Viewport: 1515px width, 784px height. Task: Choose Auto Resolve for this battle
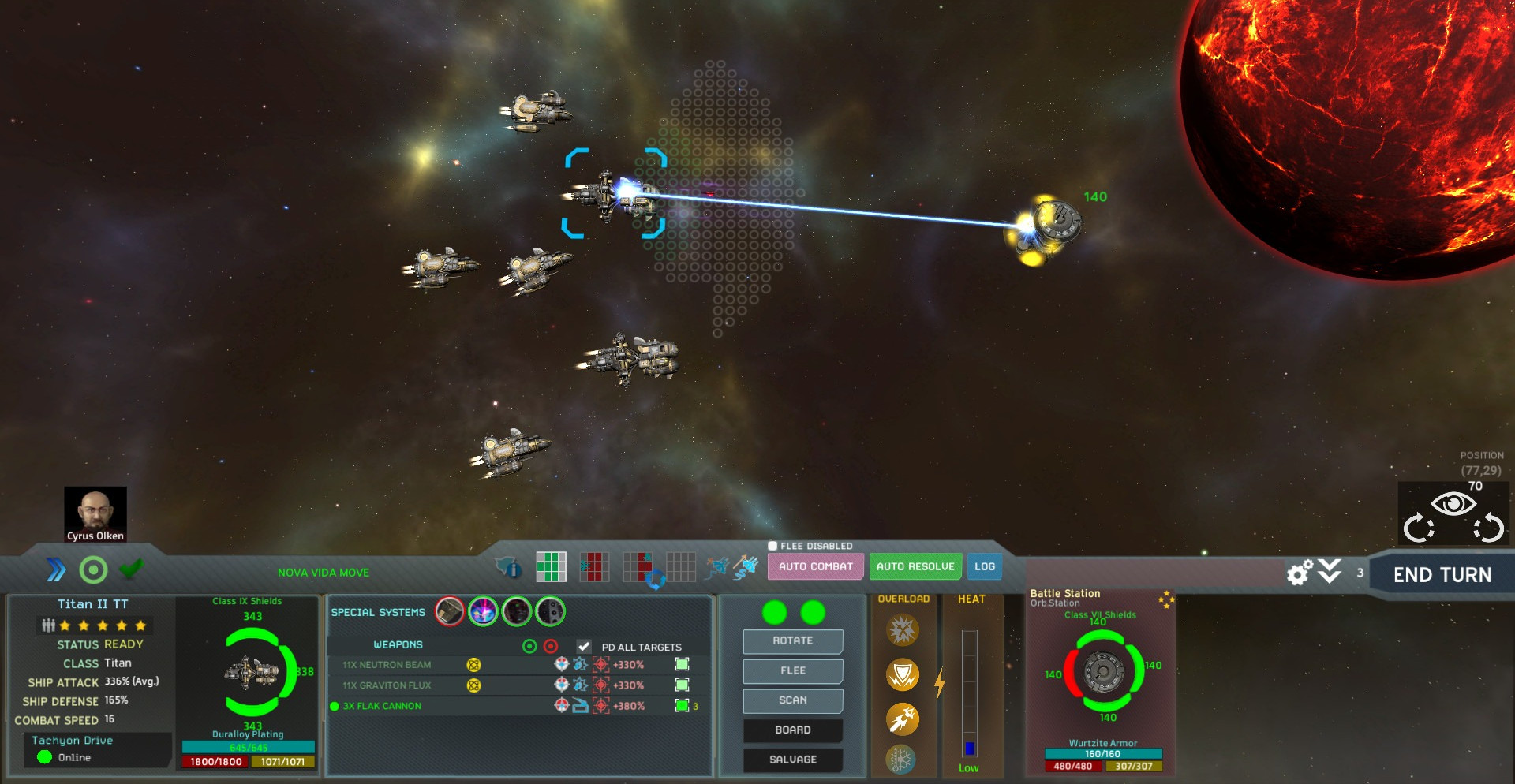[915, 566]
